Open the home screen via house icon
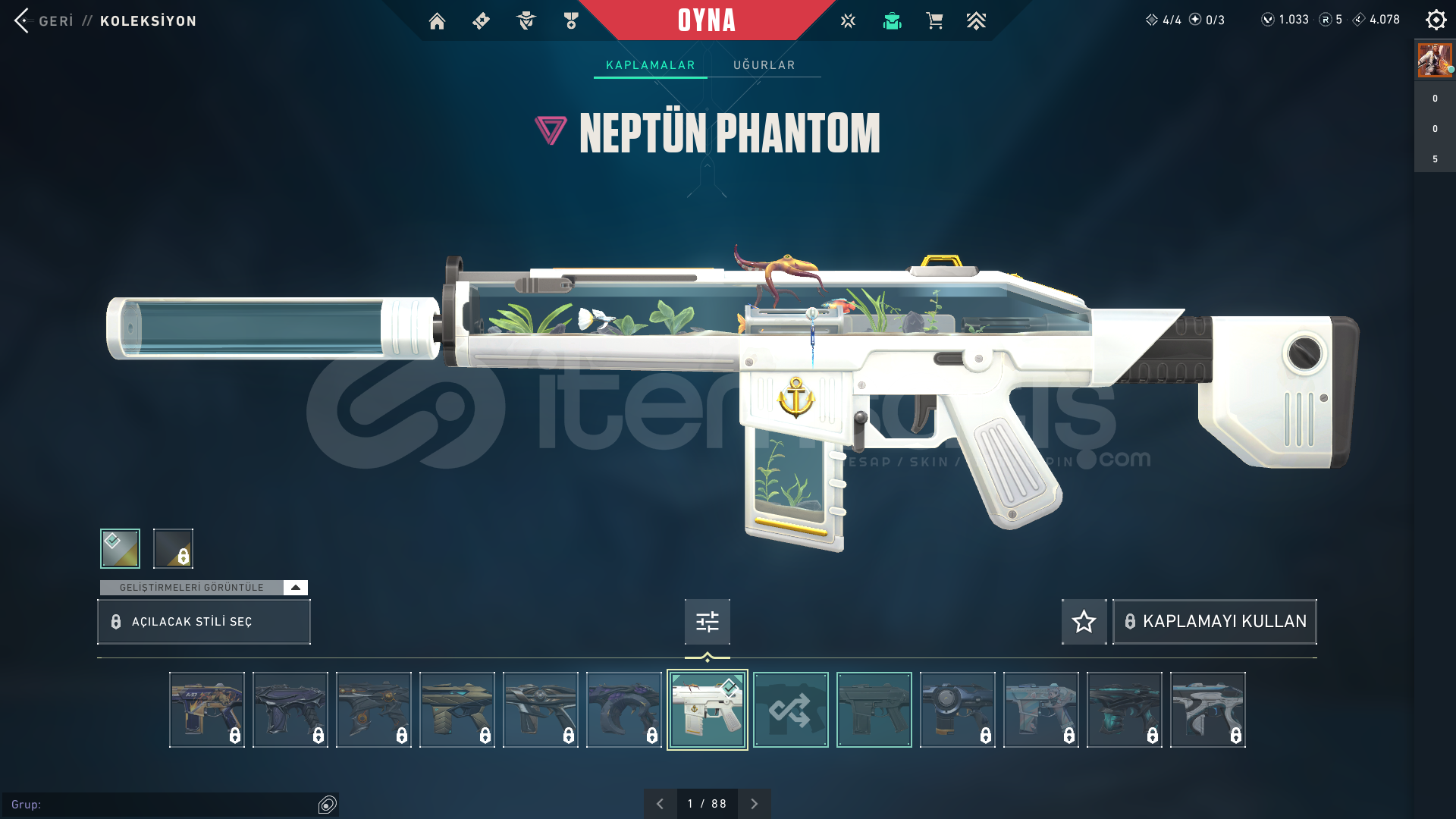This screenshot has height=819, width=1456. 437,21
